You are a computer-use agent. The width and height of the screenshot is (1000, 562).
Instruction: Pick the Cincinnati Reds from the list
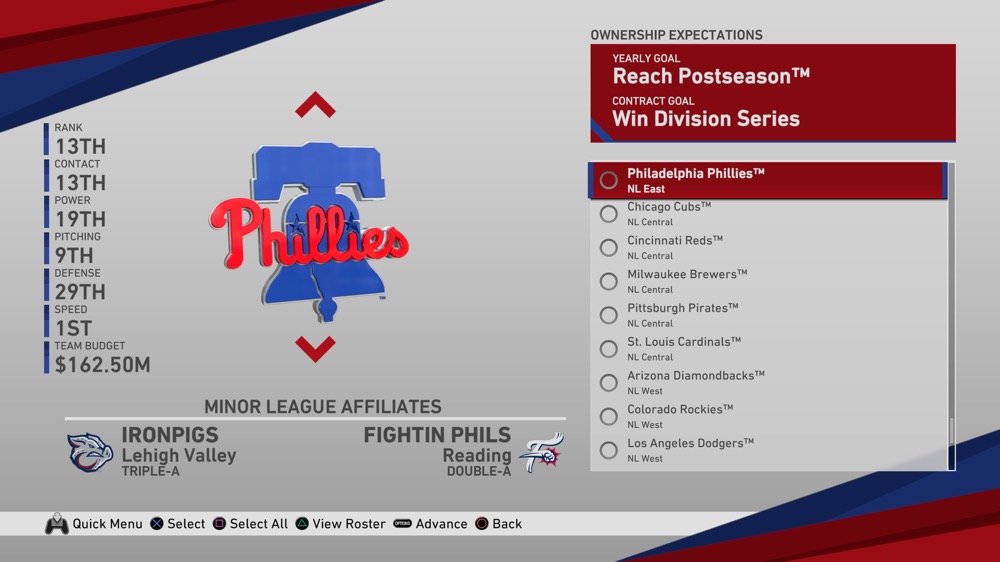[767, 248]
